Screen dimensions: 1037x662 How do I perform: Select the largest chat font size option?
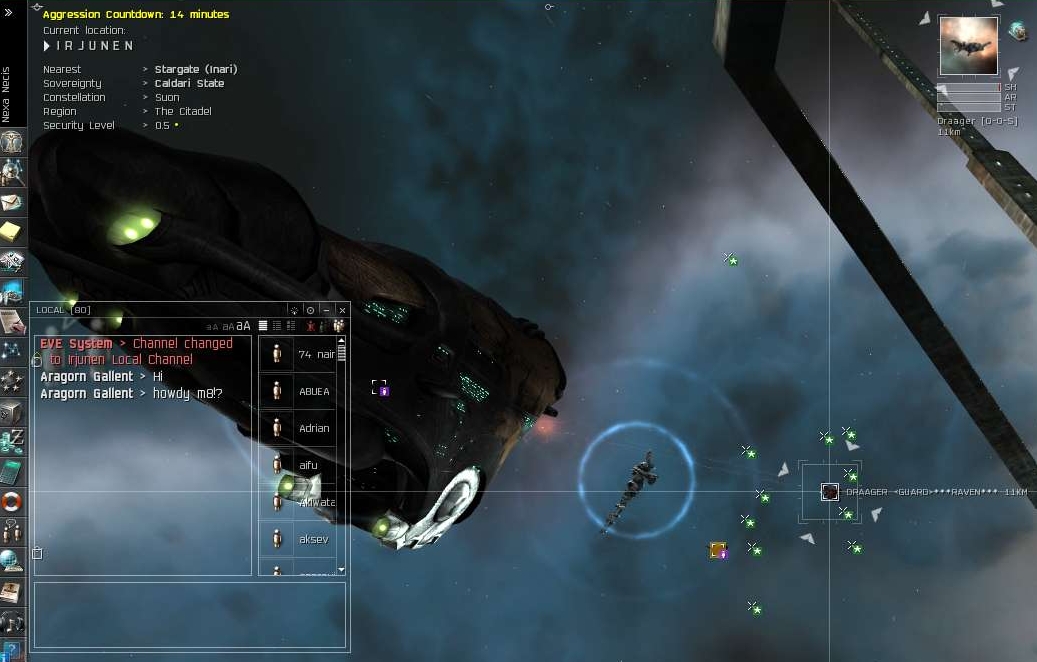coord(243,326)
